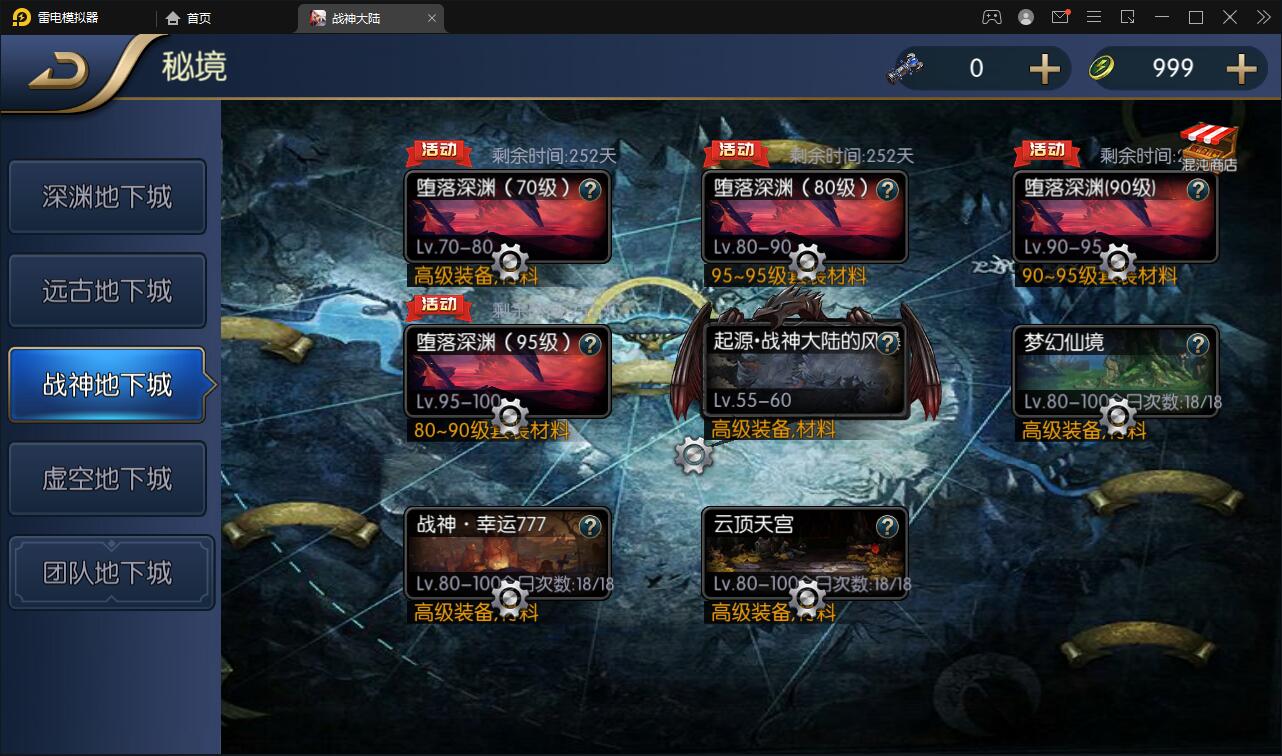
Task: Click the help icon on 起源·战神大陆的风
Action: coord(886,344)
